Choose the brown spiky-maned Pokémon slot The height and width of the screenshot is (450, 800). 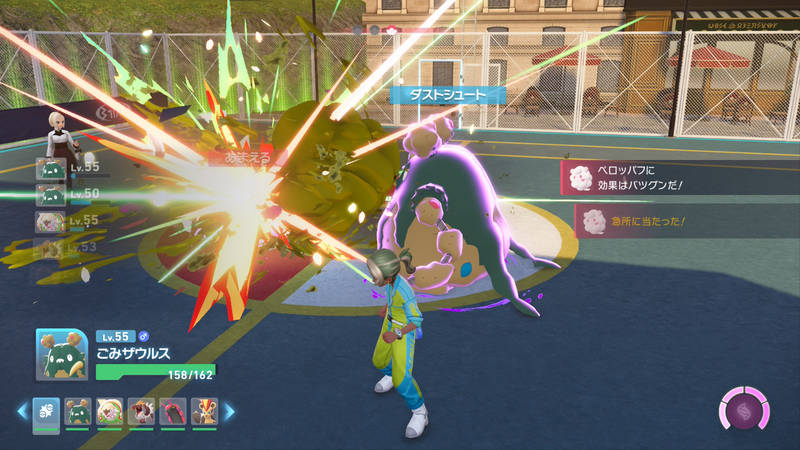(139, 410)
